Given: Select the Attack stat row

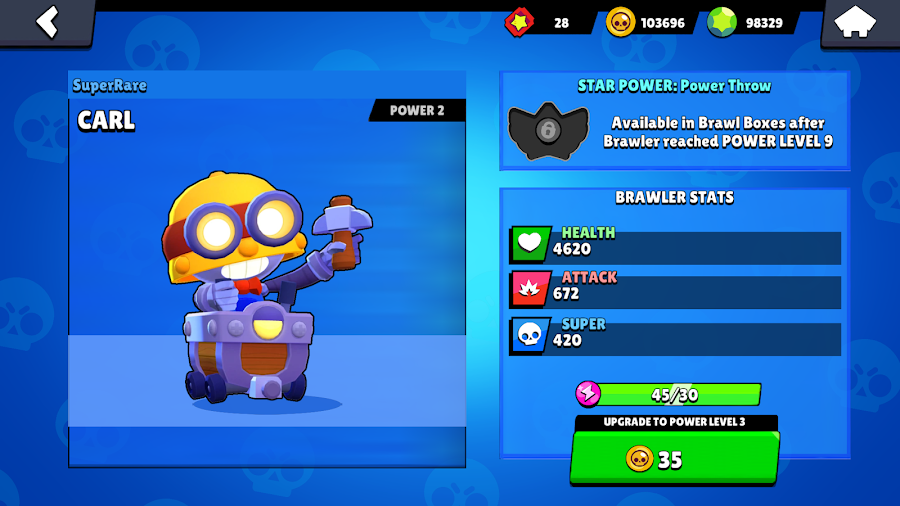Looking at the screenshot, I should pyautogui.click(x=675, y=288).
